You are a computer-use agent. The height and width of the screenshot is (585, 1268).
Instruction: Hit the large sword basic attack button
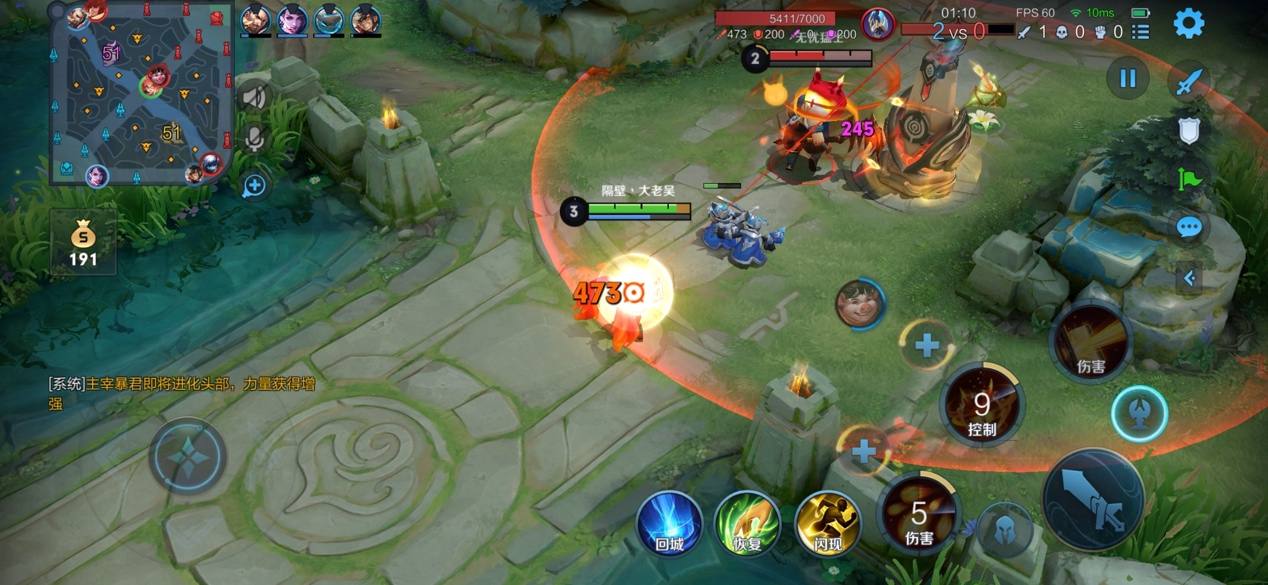1093,501
